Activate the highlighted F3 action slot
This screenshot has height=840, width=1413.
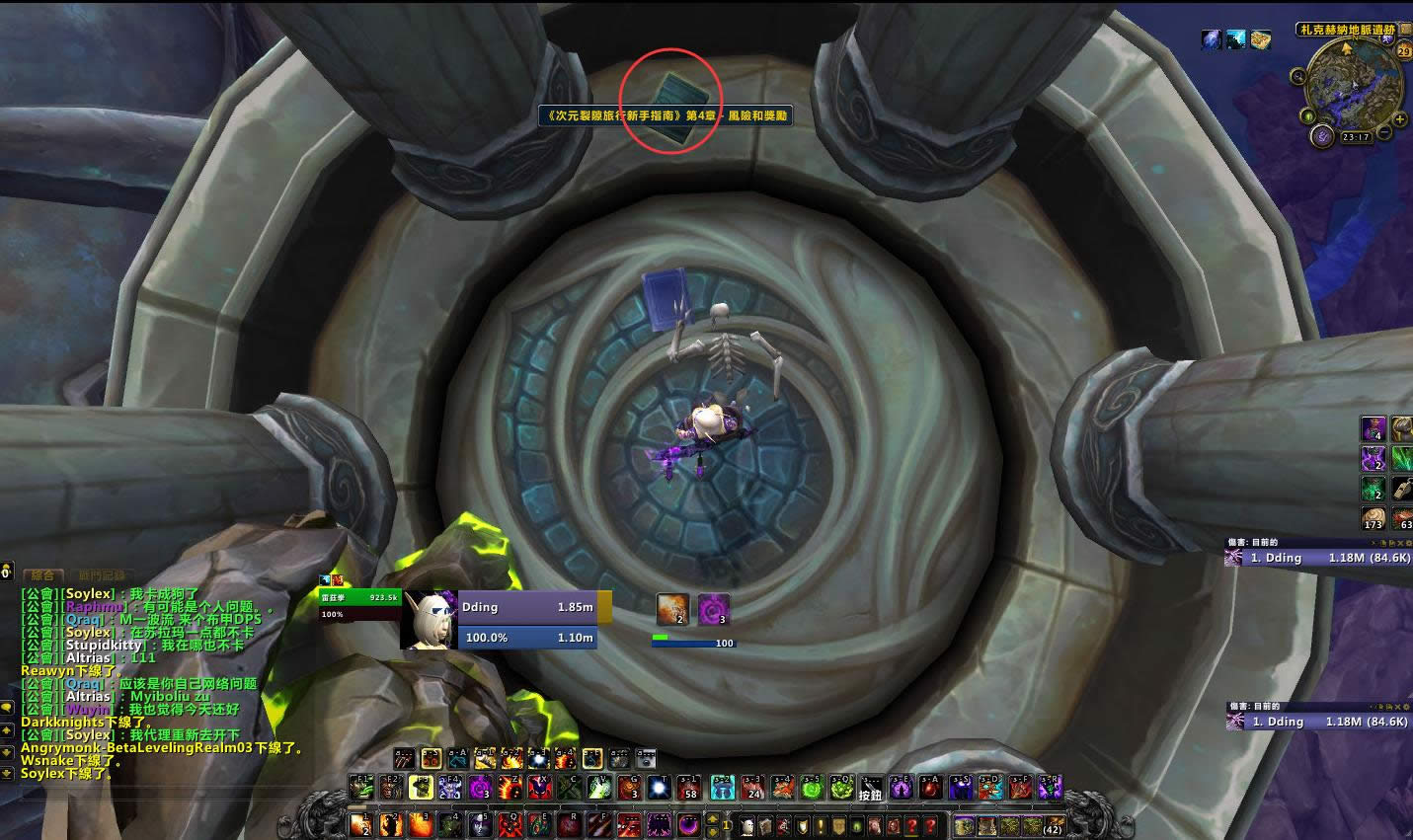(422, 787)
